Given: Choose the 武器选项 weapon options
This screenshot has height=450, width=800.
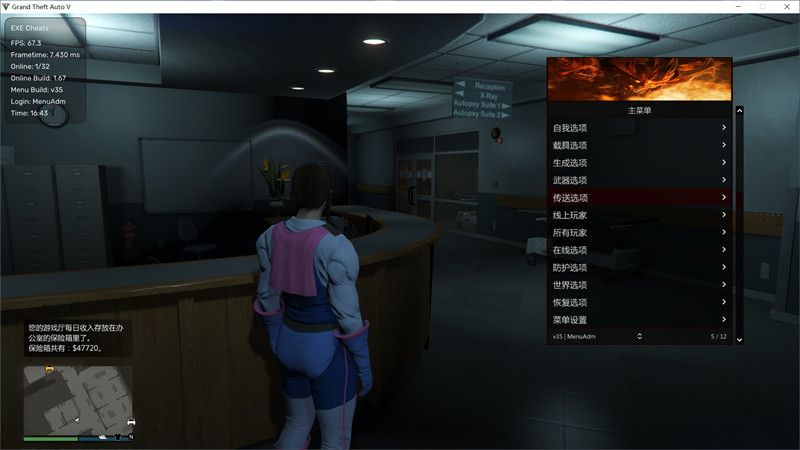Looking at the screenshot, I should pyautogui.click(x=639, y=180).
